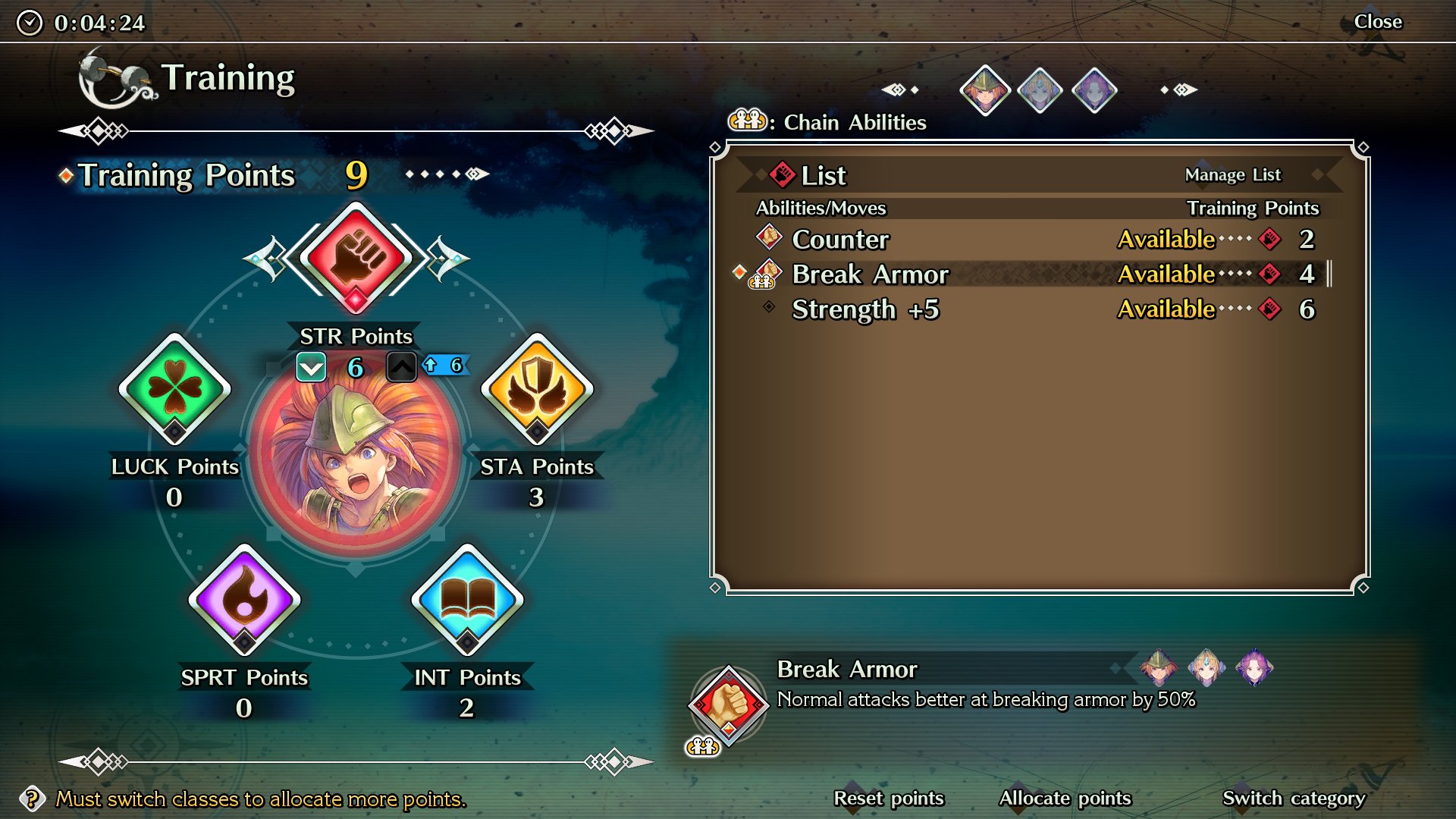Click Reset points
Image resolution: width=1456 pixels, height=819 pixels.
[888, 798]
